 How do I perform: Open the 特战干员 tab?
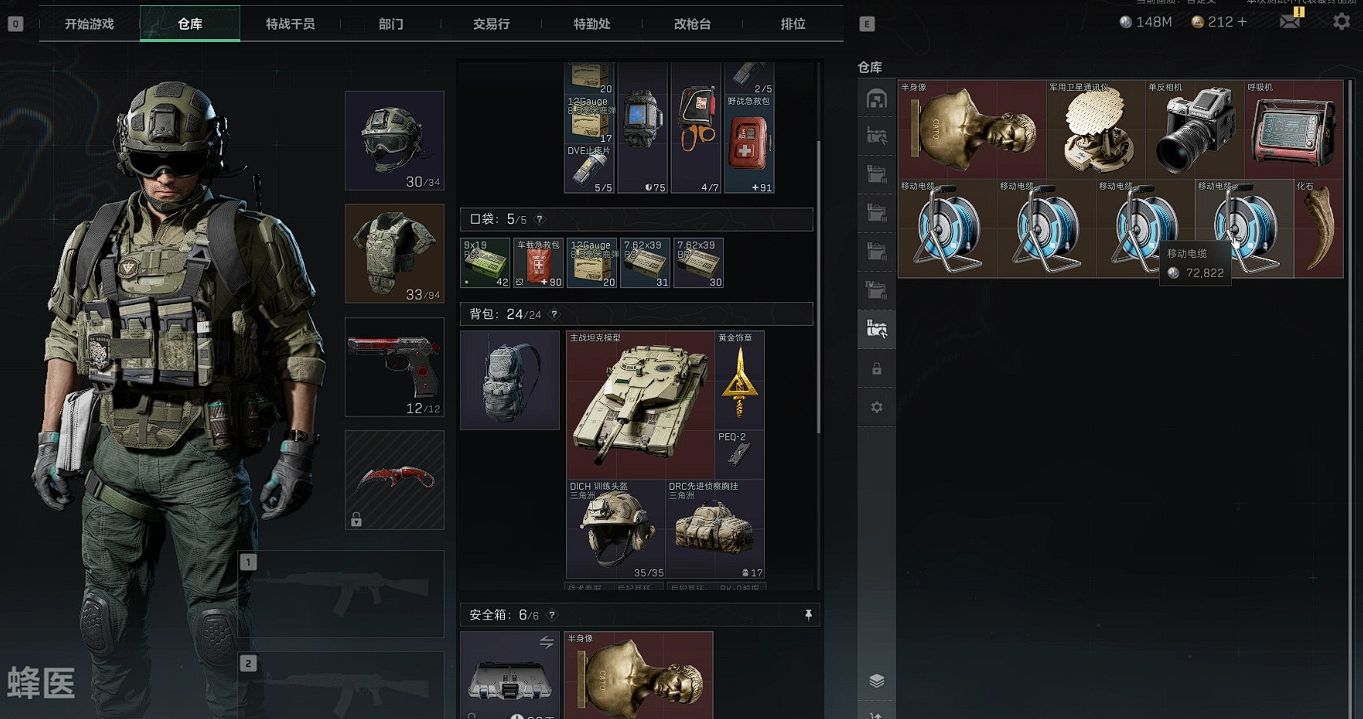coord(290,23)
